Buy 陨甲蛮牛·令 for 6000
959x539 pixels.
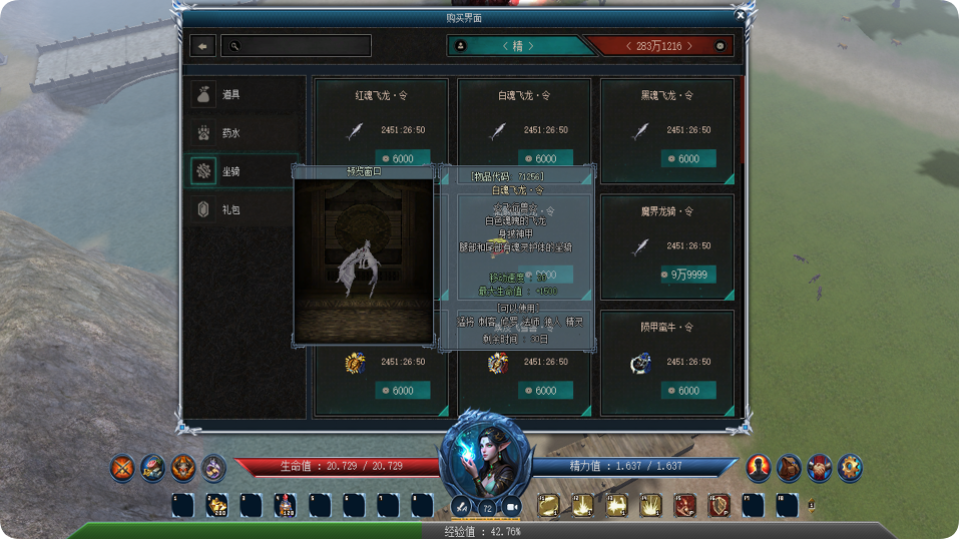coord(688,391)
